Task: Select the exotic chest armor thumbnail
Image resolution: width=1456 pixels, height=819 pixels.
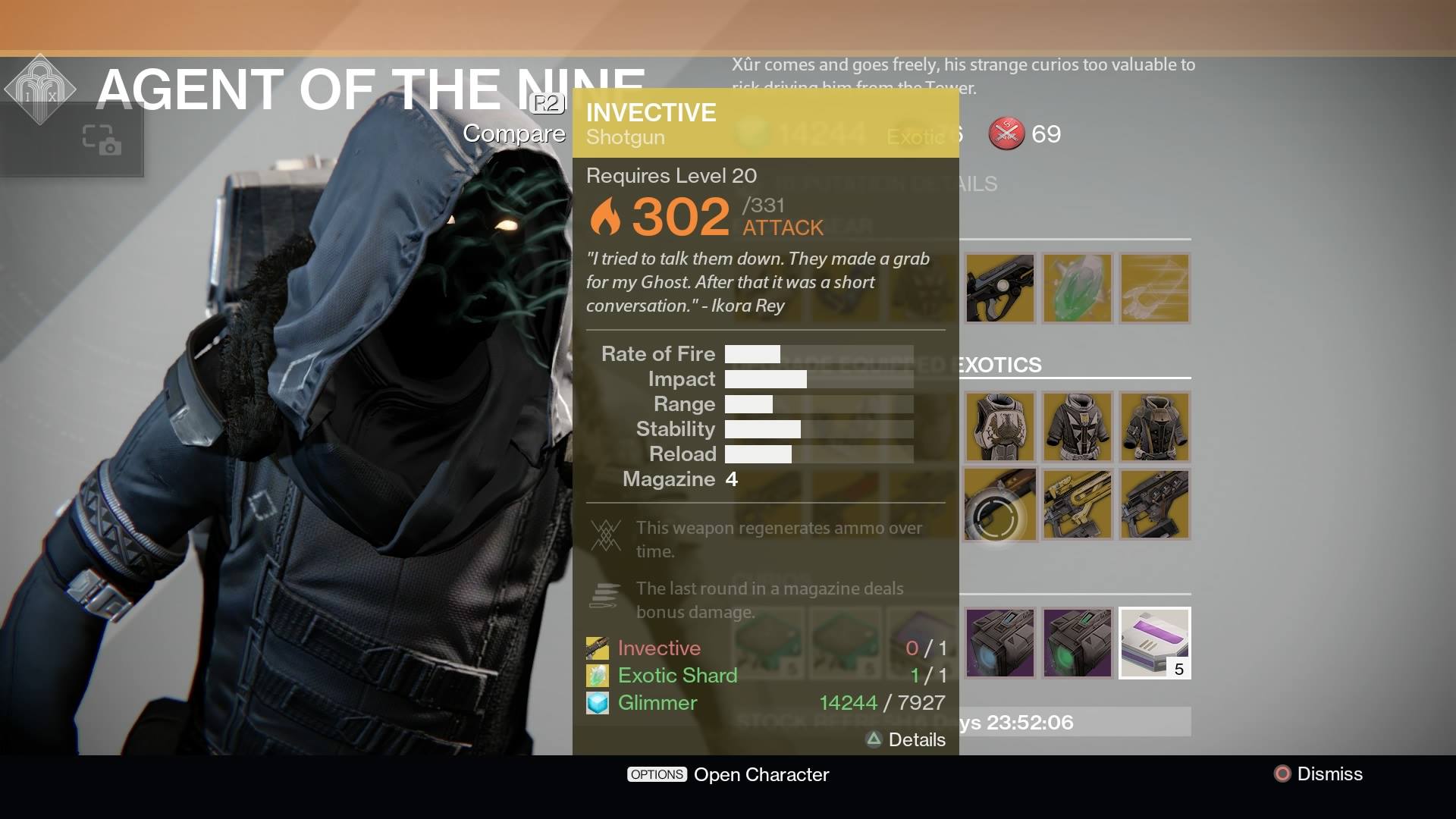Action: tap(999, 426)
